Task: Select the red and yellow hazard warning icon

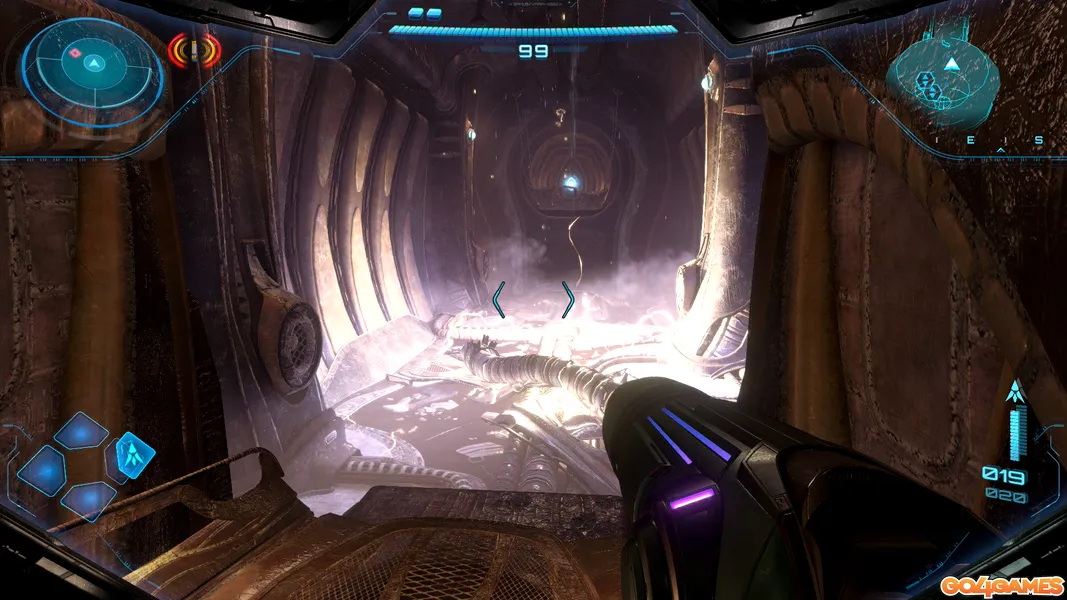Action: pyautogui.click(x=194, y=50)
